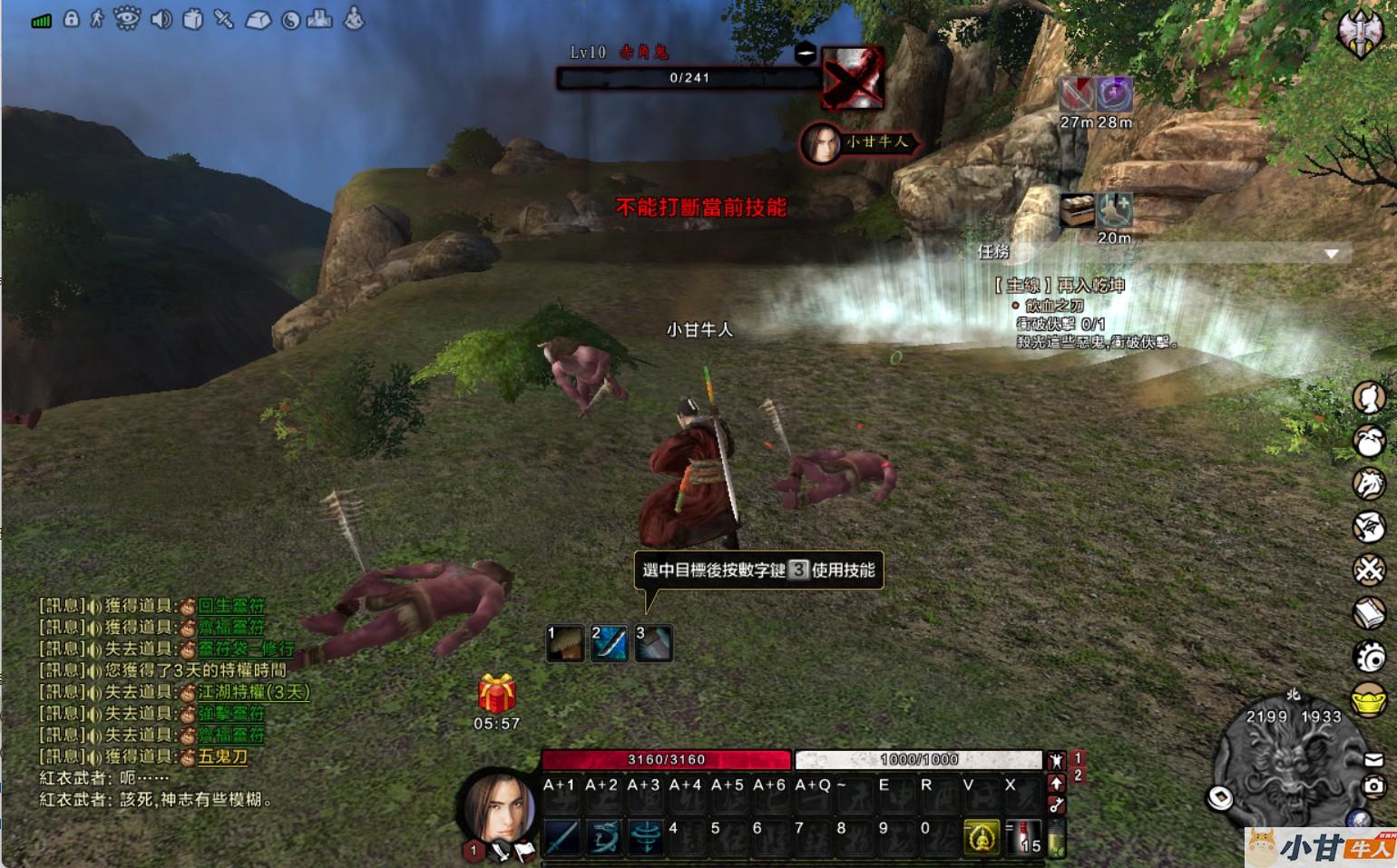Activate the dragon skill in hotbar slot 2
The height and width of the screenshot is (868, 1397).
click(603, 836)
